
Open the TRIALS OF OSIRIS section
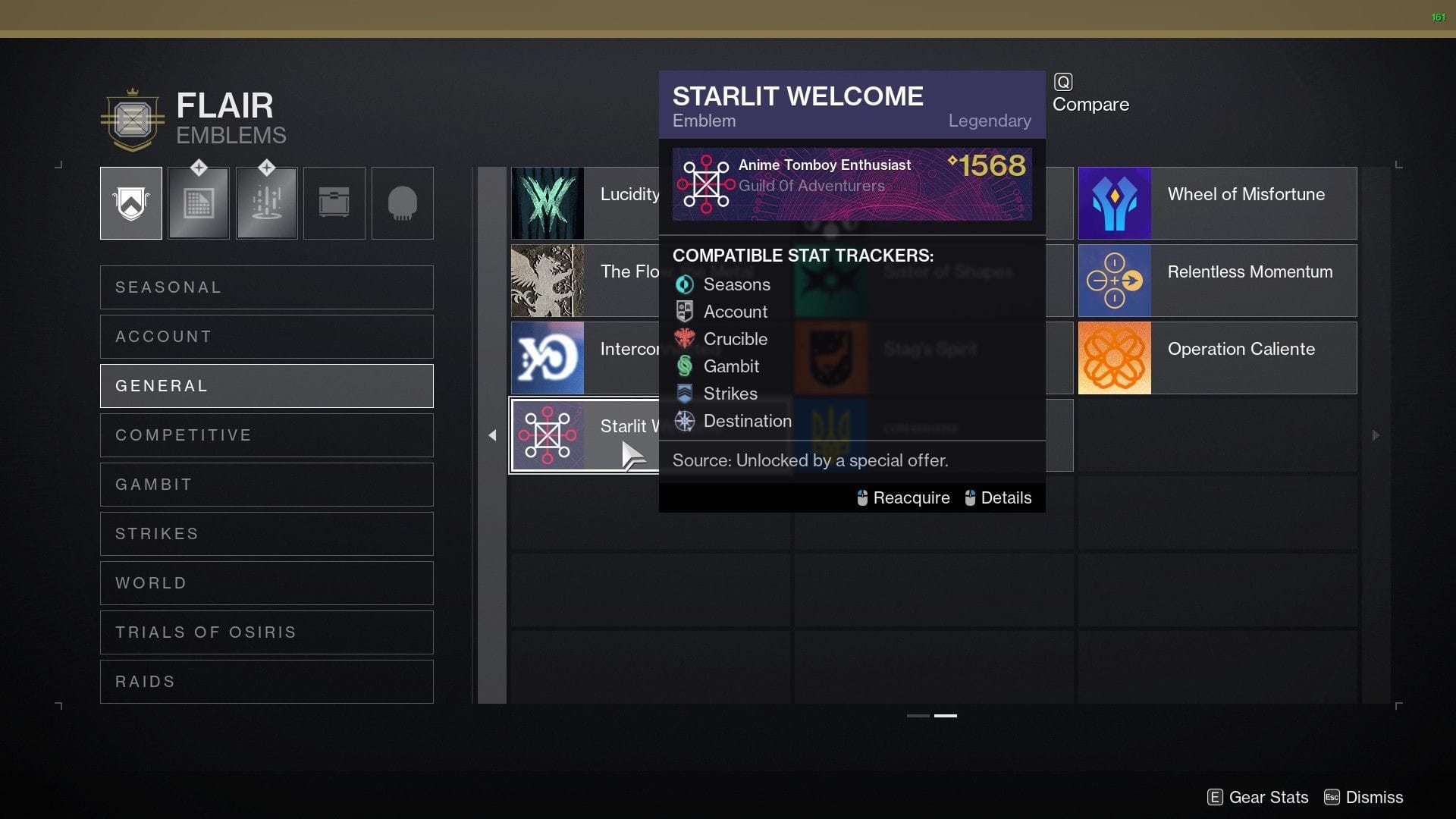pos(266,632)
